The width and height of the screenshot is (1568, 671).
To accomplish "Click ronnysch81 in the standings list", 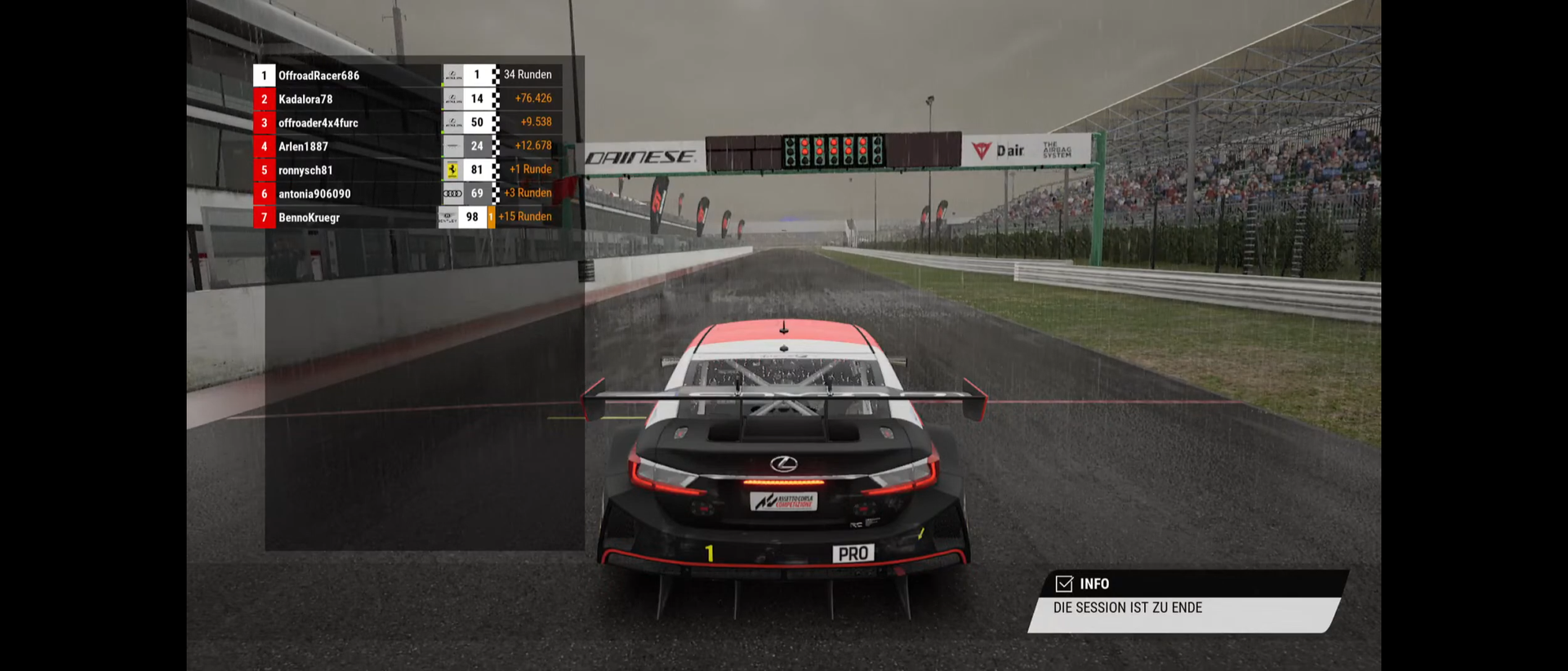I will (305, 171).
